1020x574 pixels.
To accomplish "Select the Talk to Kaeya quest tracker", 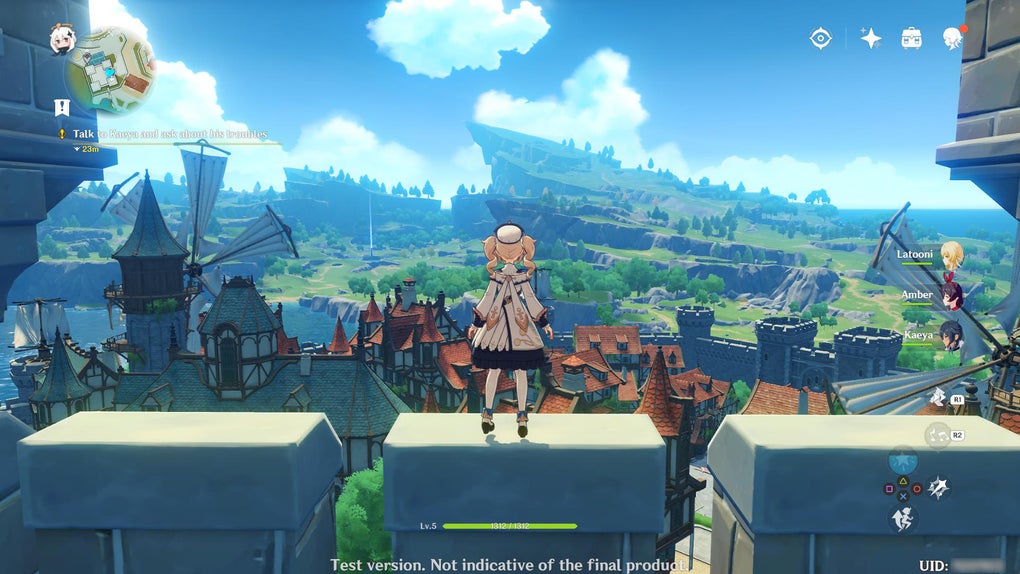I will (x=168, y=133).
